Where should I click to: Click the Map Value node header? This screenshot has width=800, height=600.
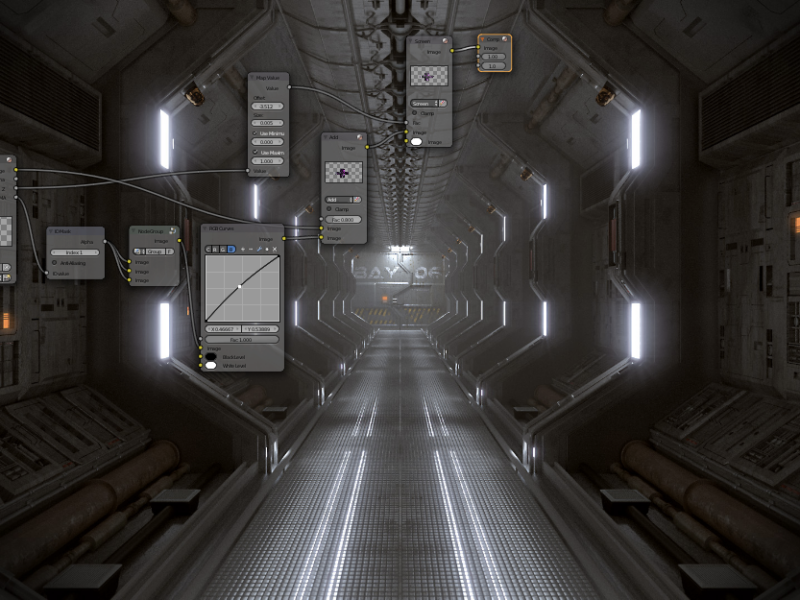pos(268,77)
